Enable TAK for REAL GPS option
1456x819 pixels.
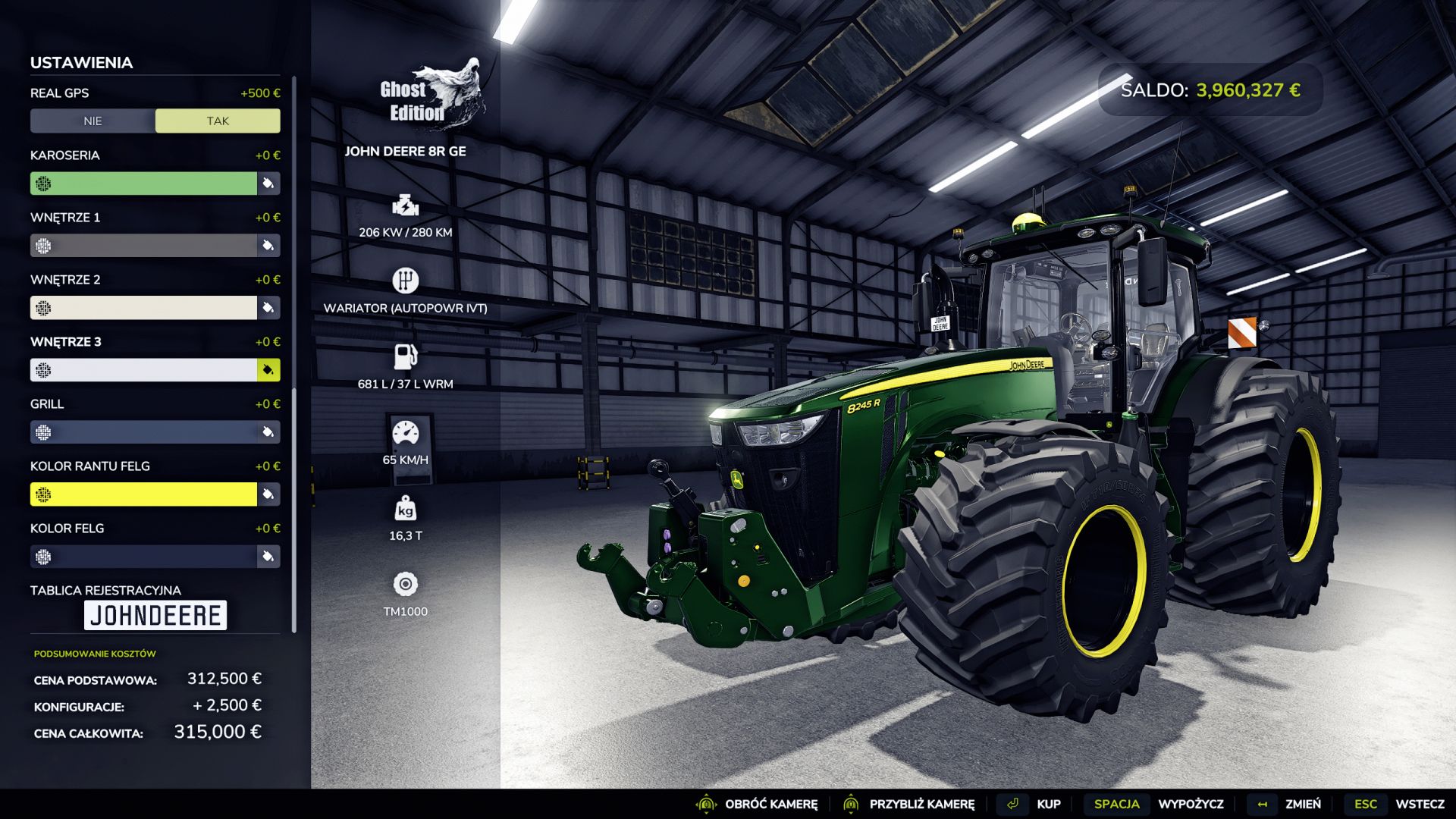pyautogui.click(x=217, y=121)
